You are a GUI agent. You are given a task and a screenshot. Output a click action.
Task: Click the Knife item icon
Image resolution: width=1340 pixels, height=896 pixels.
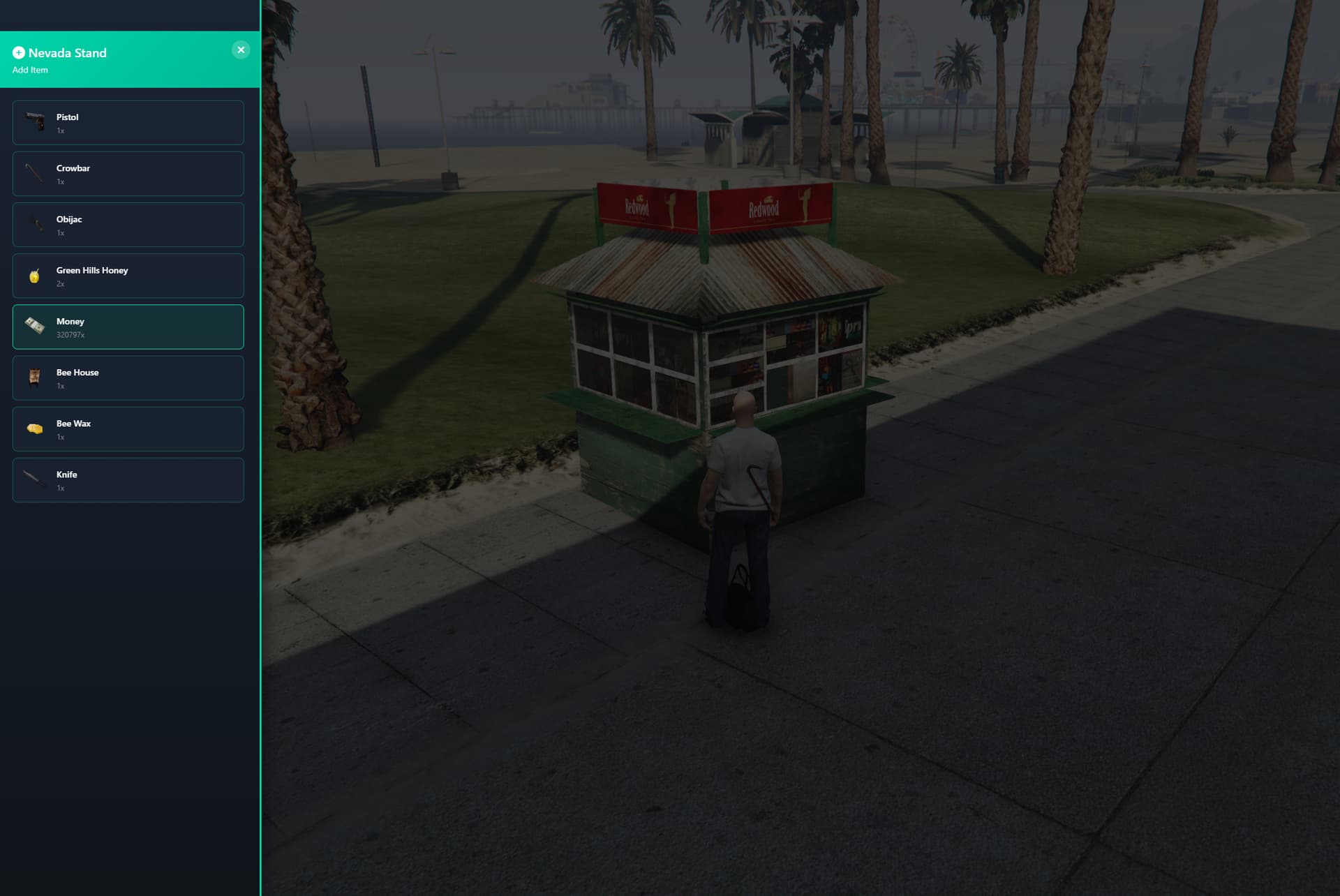point(35,479)
